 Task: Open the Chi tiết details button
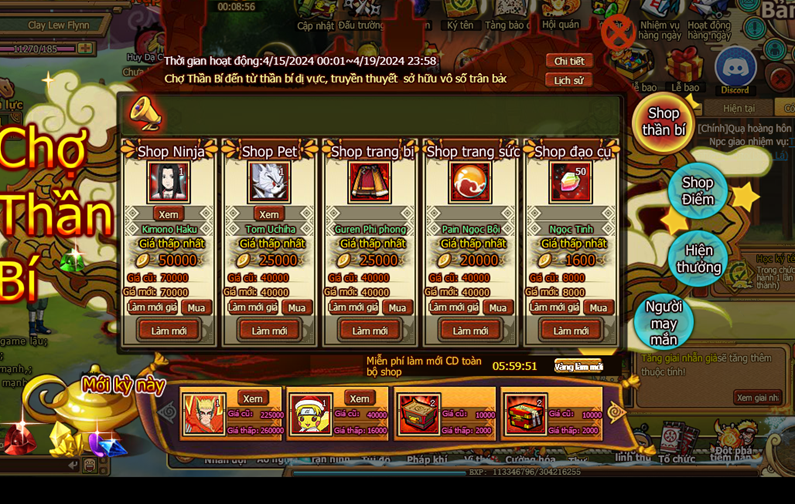568,61
